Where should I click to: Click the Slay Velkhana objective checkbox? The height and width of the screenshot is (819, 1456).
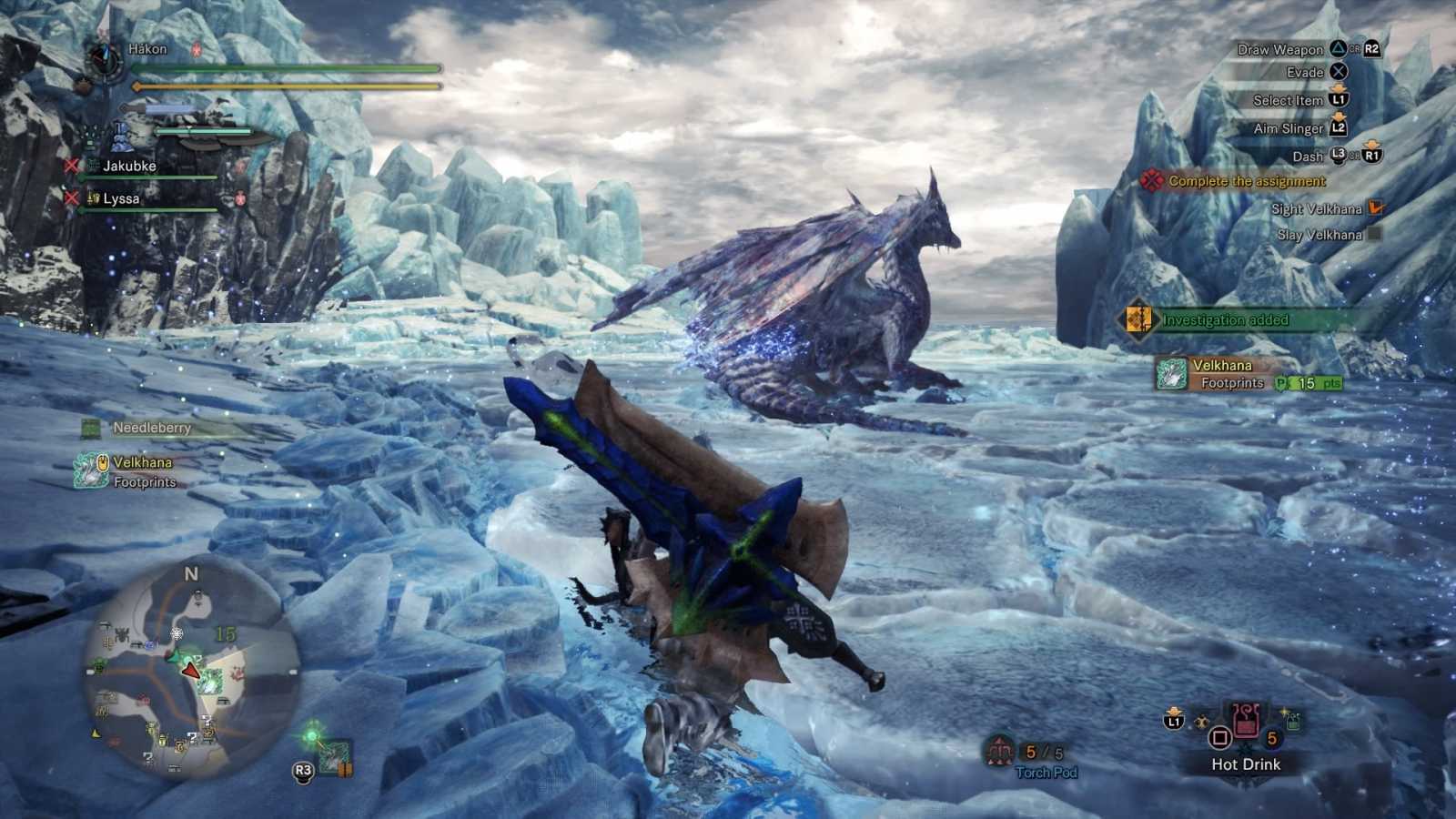1375,234
